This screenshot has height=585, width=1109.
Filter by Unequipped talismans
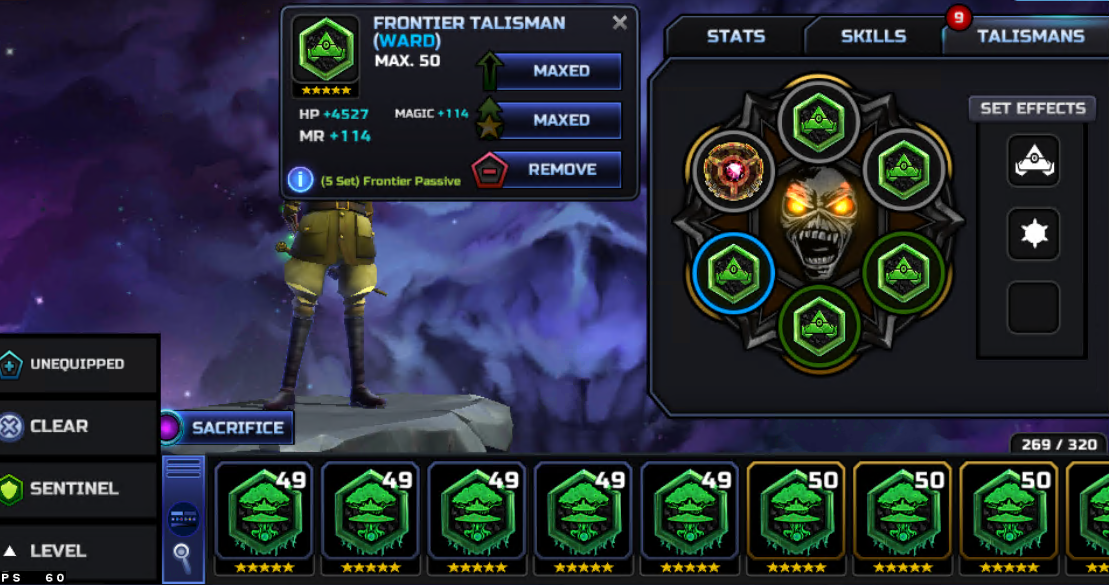click(x=78, y=365)
